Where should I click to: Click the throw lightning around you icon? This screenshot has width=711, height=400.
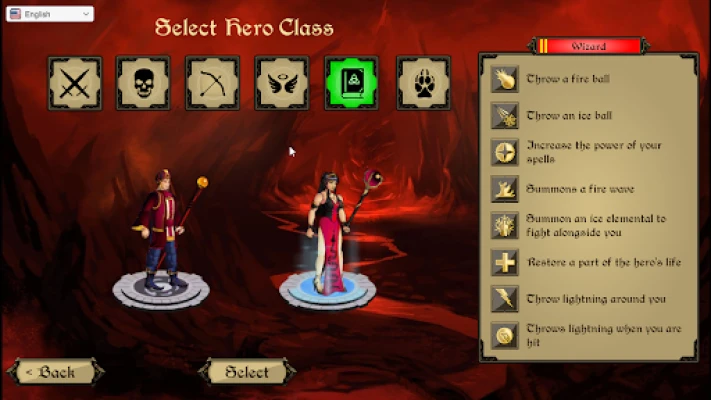504,298
